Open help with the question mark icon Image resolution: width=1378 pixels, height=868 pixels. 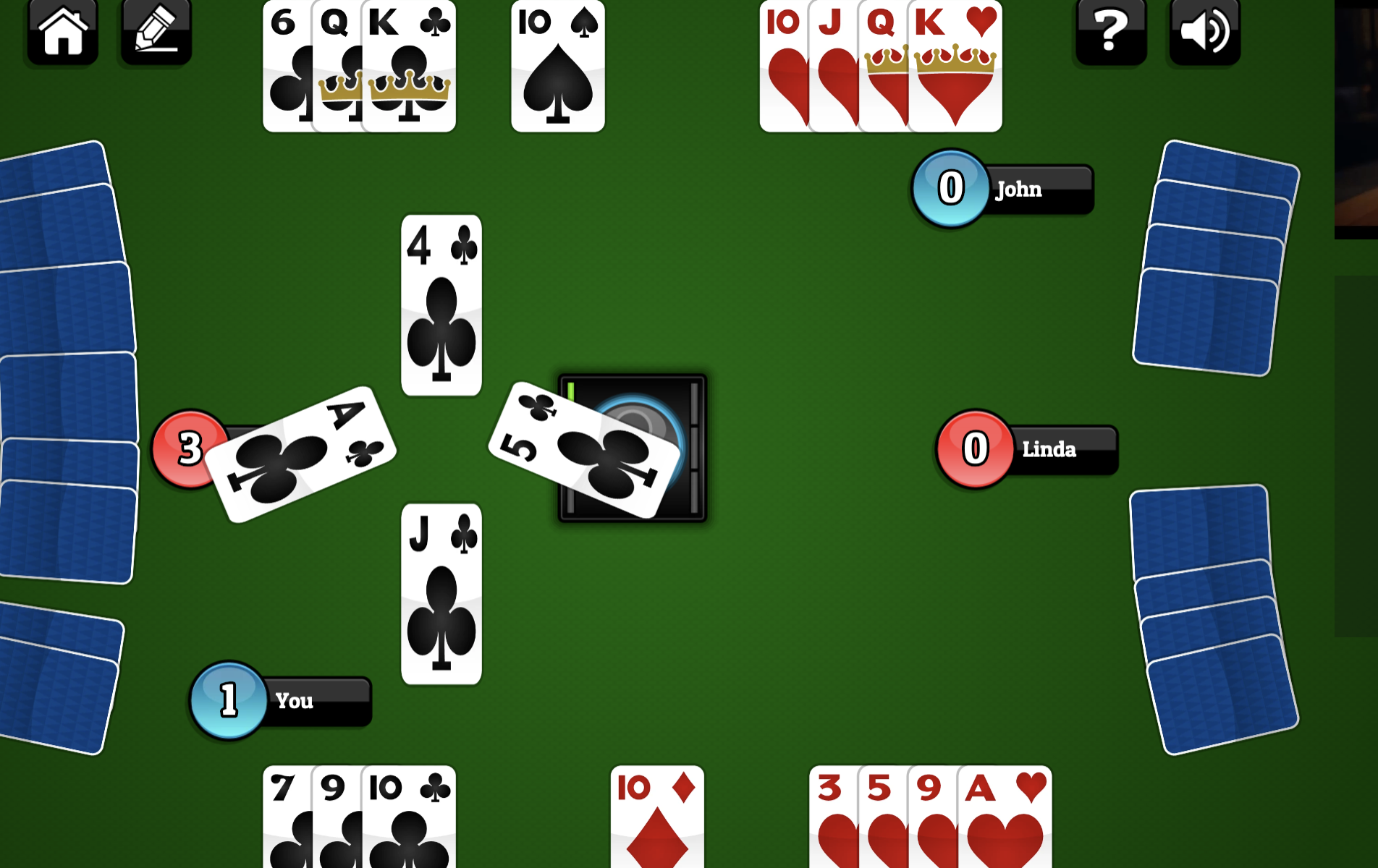point(1109,30)
